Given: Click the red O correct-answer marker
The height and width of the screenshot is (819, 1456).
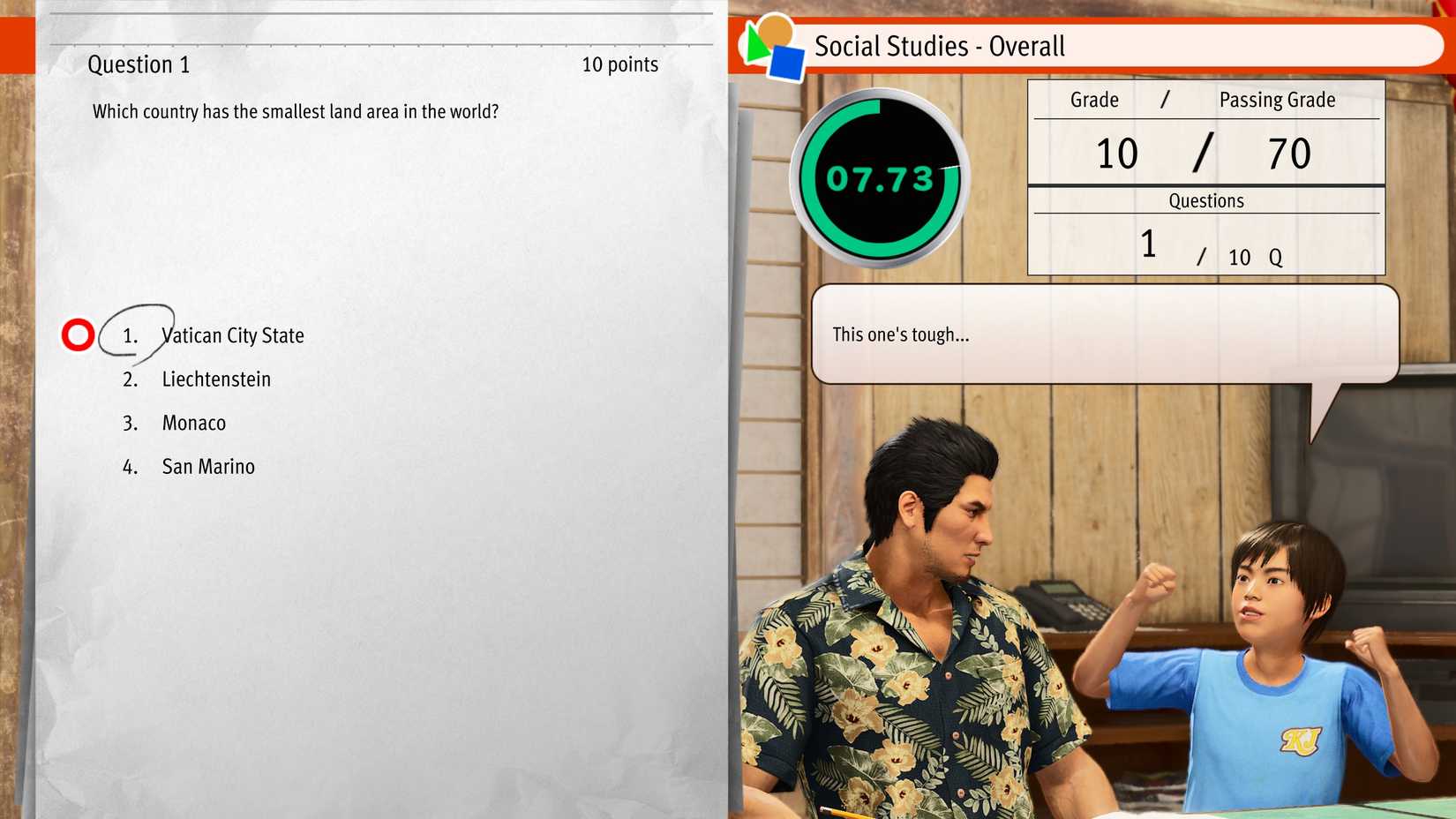Looking at the screenshot, I should [78, 334].
